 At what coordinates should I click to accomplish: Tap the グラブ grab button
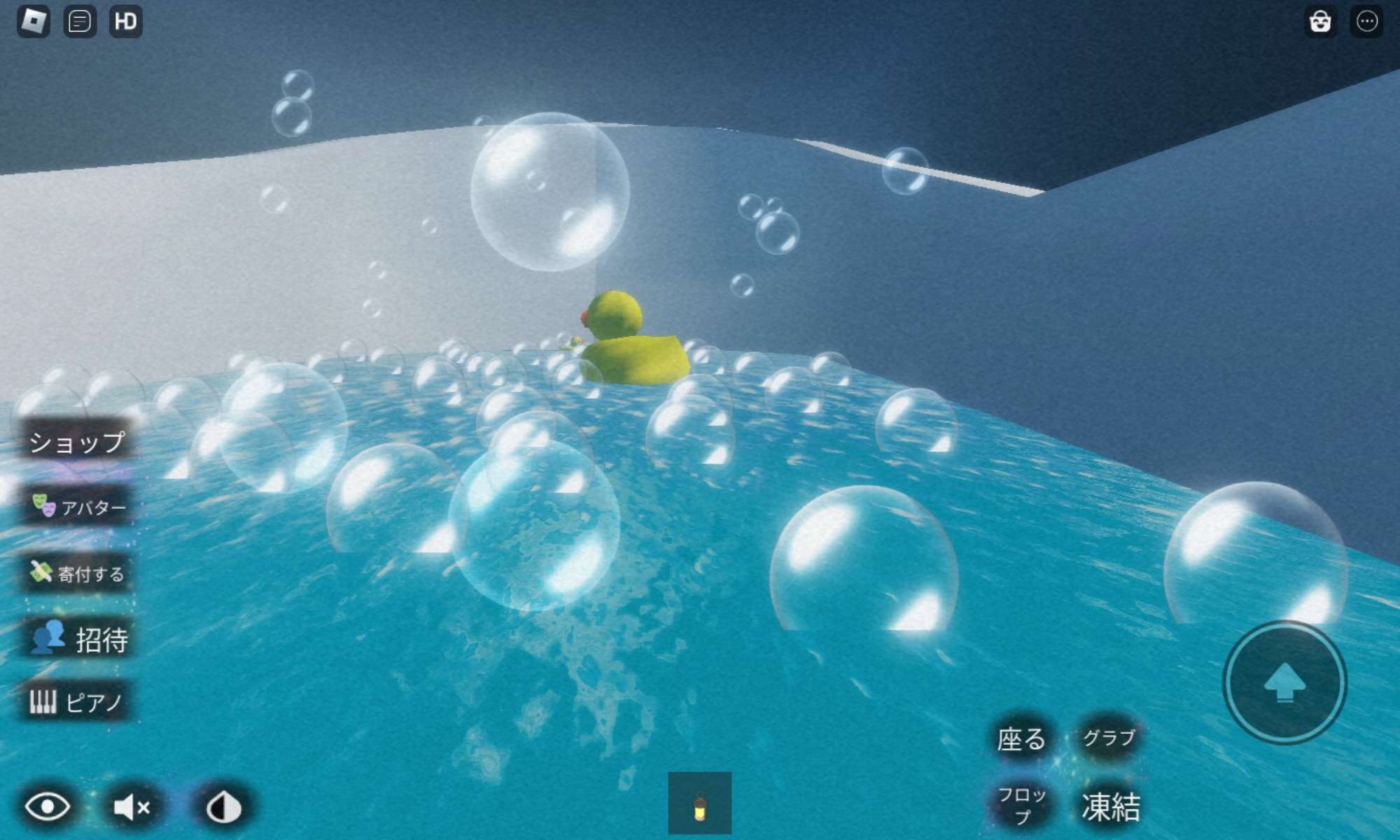pos(1109,737)
